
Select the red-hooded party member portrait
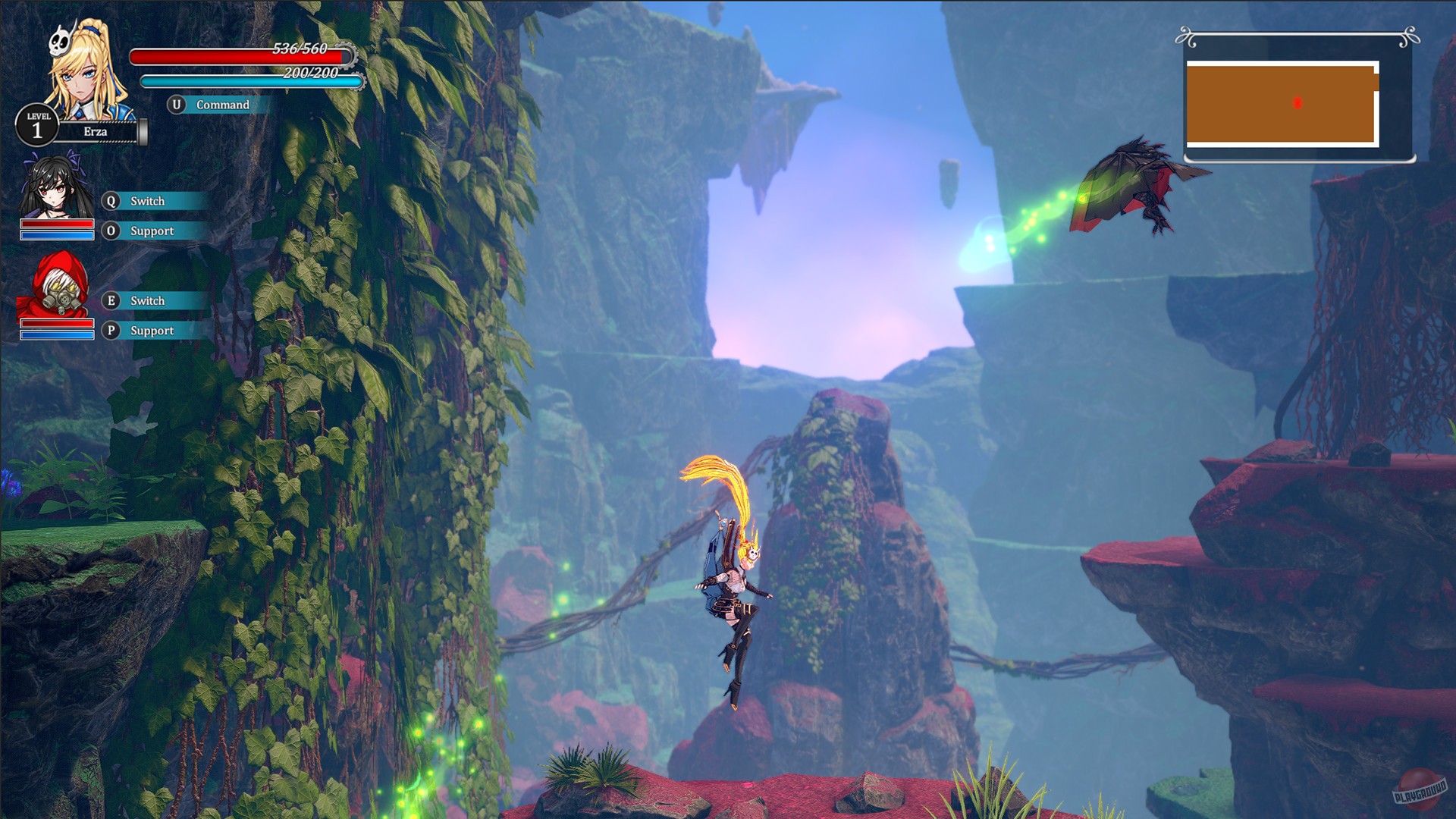point(57,288)
